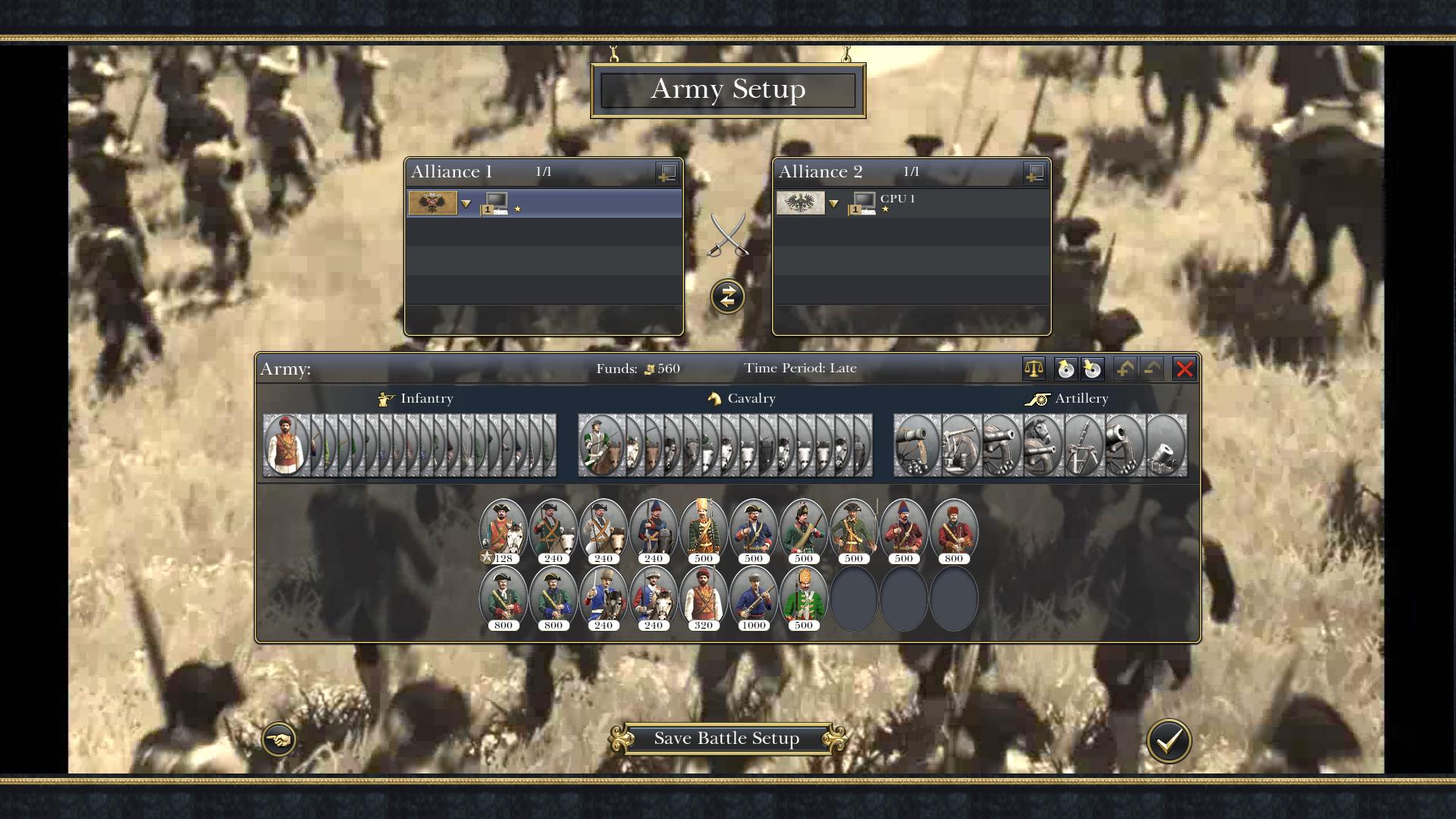The image size is (1456, 819).
Task: Add a player to Alliance 1
Action: [x=667, y=173]
